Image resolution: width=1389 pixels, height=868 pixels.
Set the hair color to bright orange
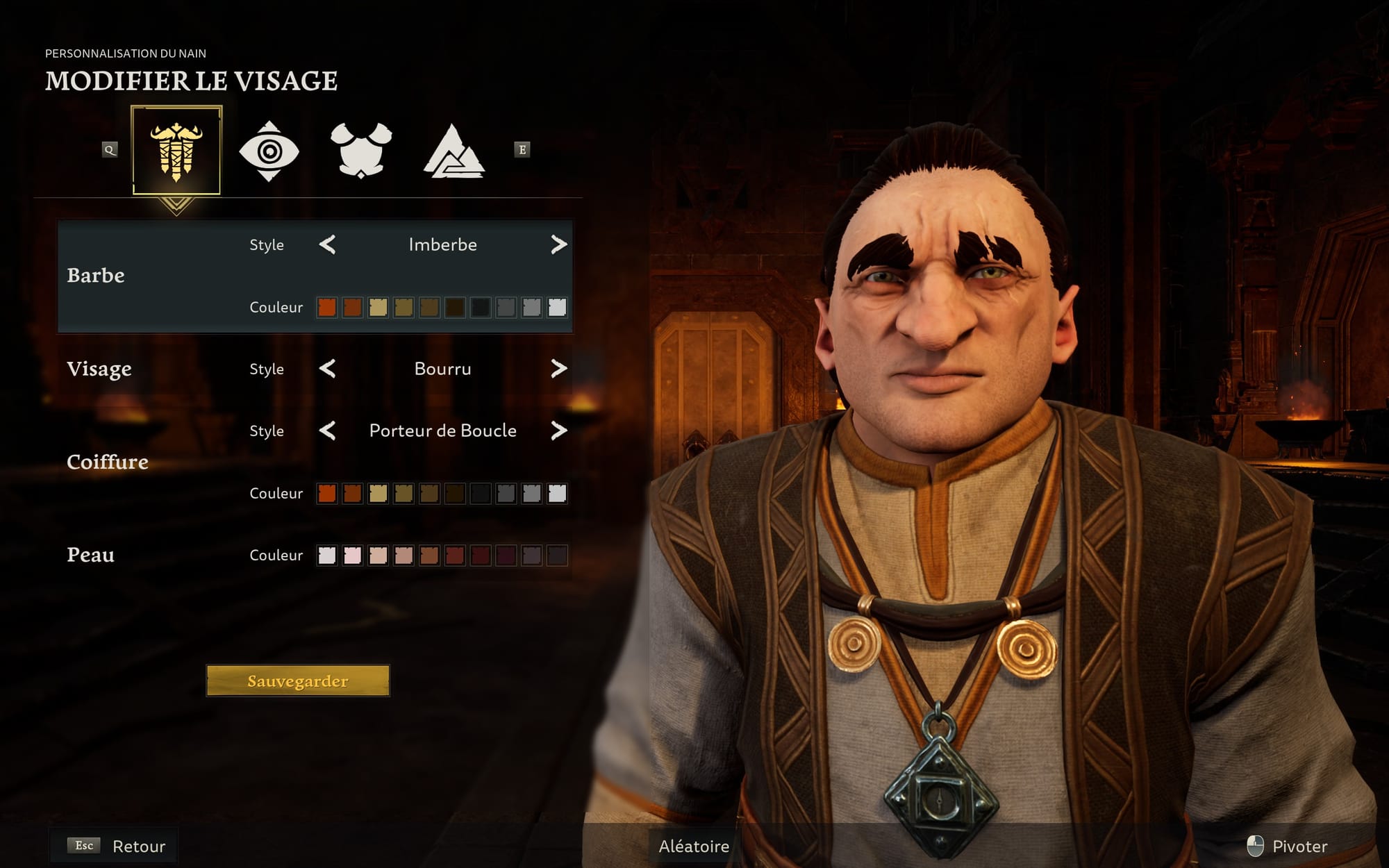[326, 493]
